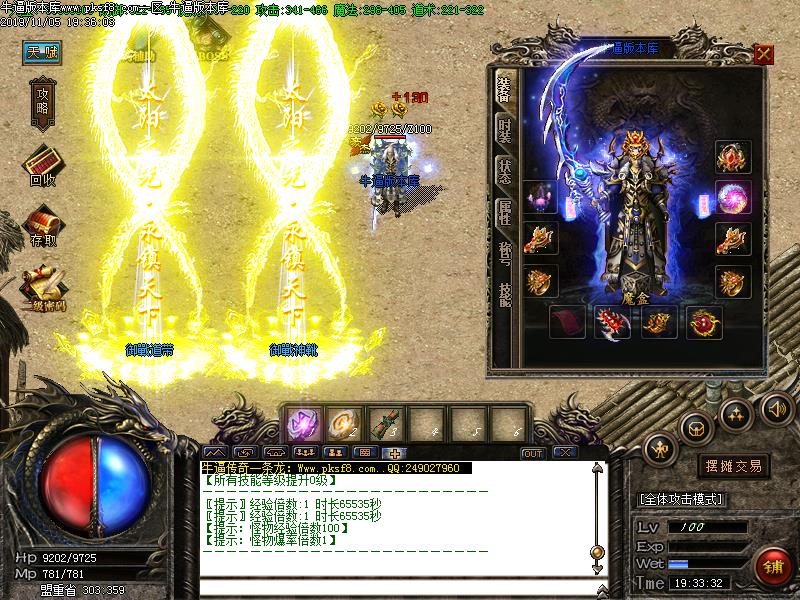800x600 pixels.
Task: Open the 存取 storage chest icon
Action: pyautogui.click(x=42, y=225)
